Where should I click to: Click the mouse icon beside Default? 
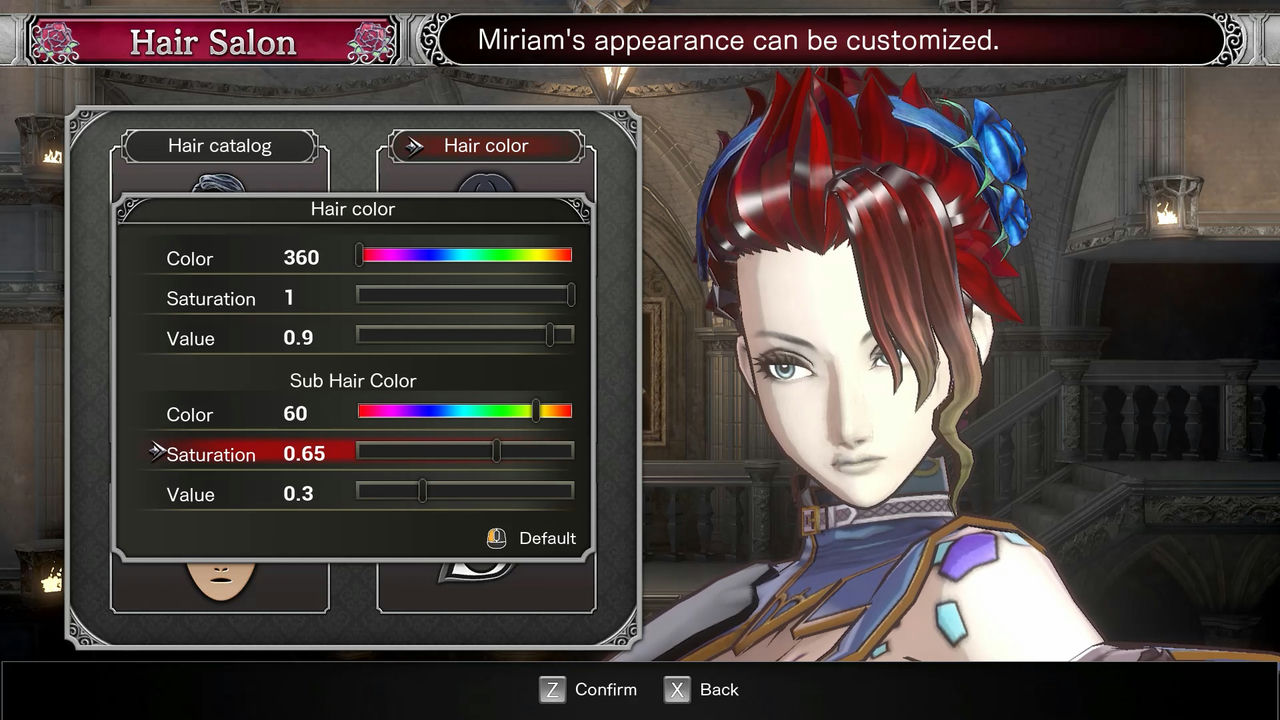[495, 538]
